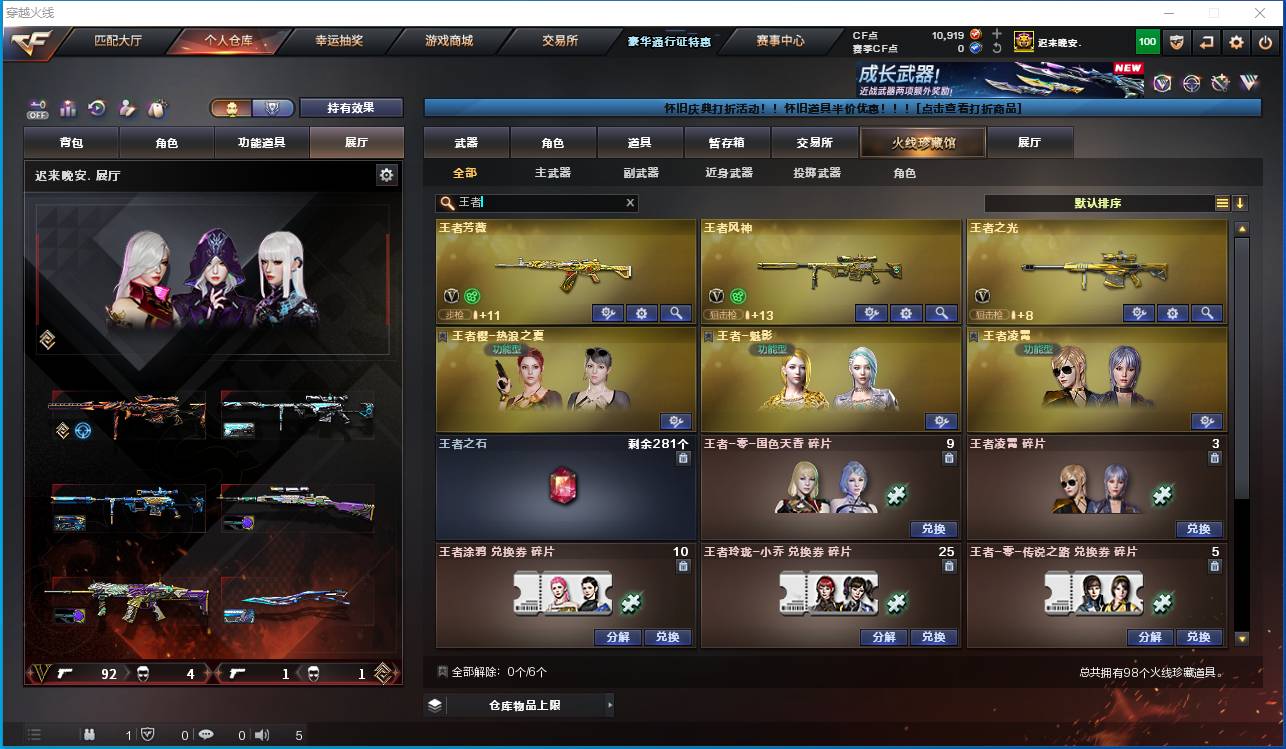Click the magnifier preview icon on 王者芳菲
This screenshot has height=749, width=1286.
point(676,313)
